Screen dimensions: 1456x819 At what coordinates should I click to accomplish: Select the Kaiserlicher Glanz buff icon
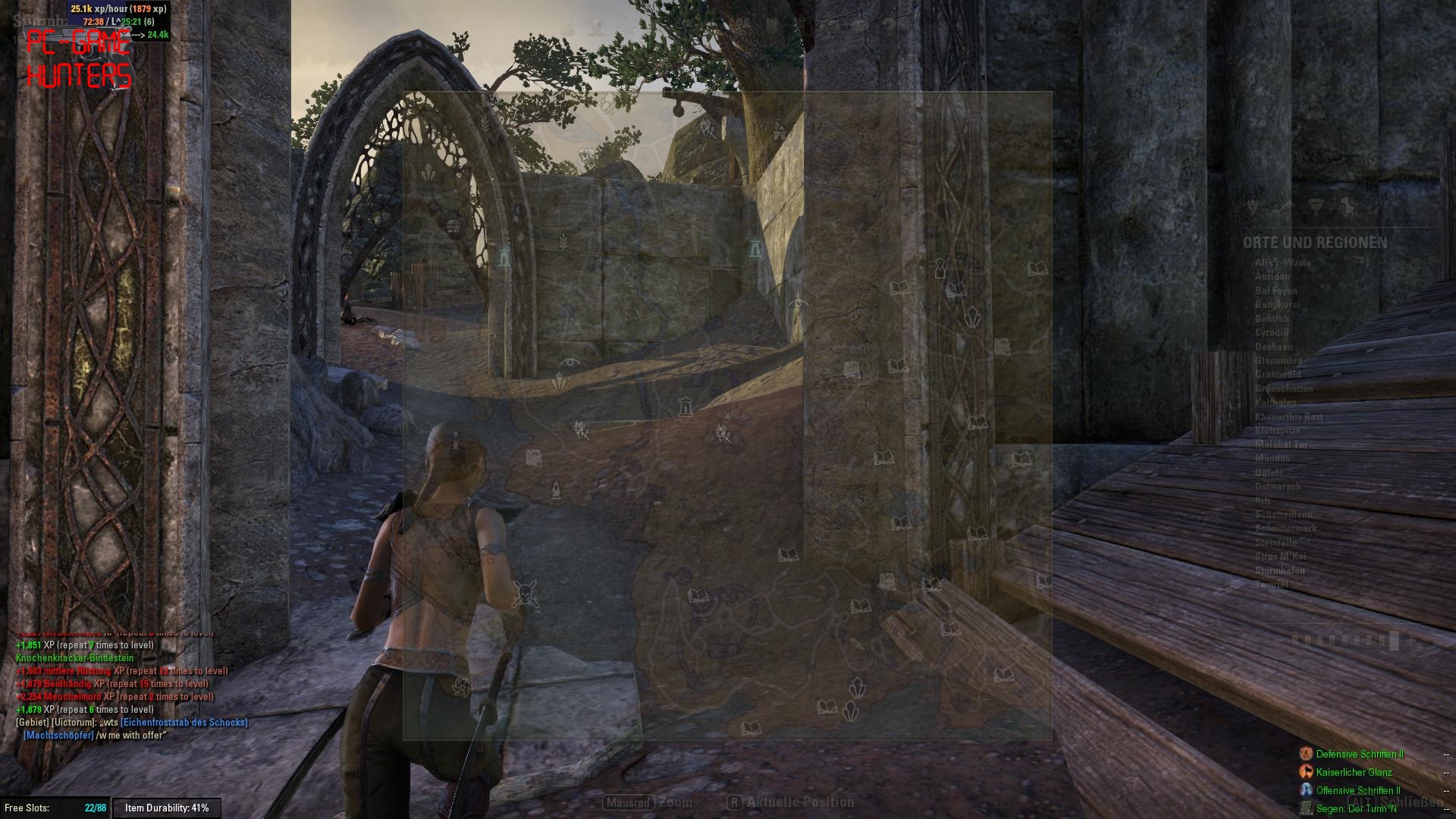click(1306, 772)
